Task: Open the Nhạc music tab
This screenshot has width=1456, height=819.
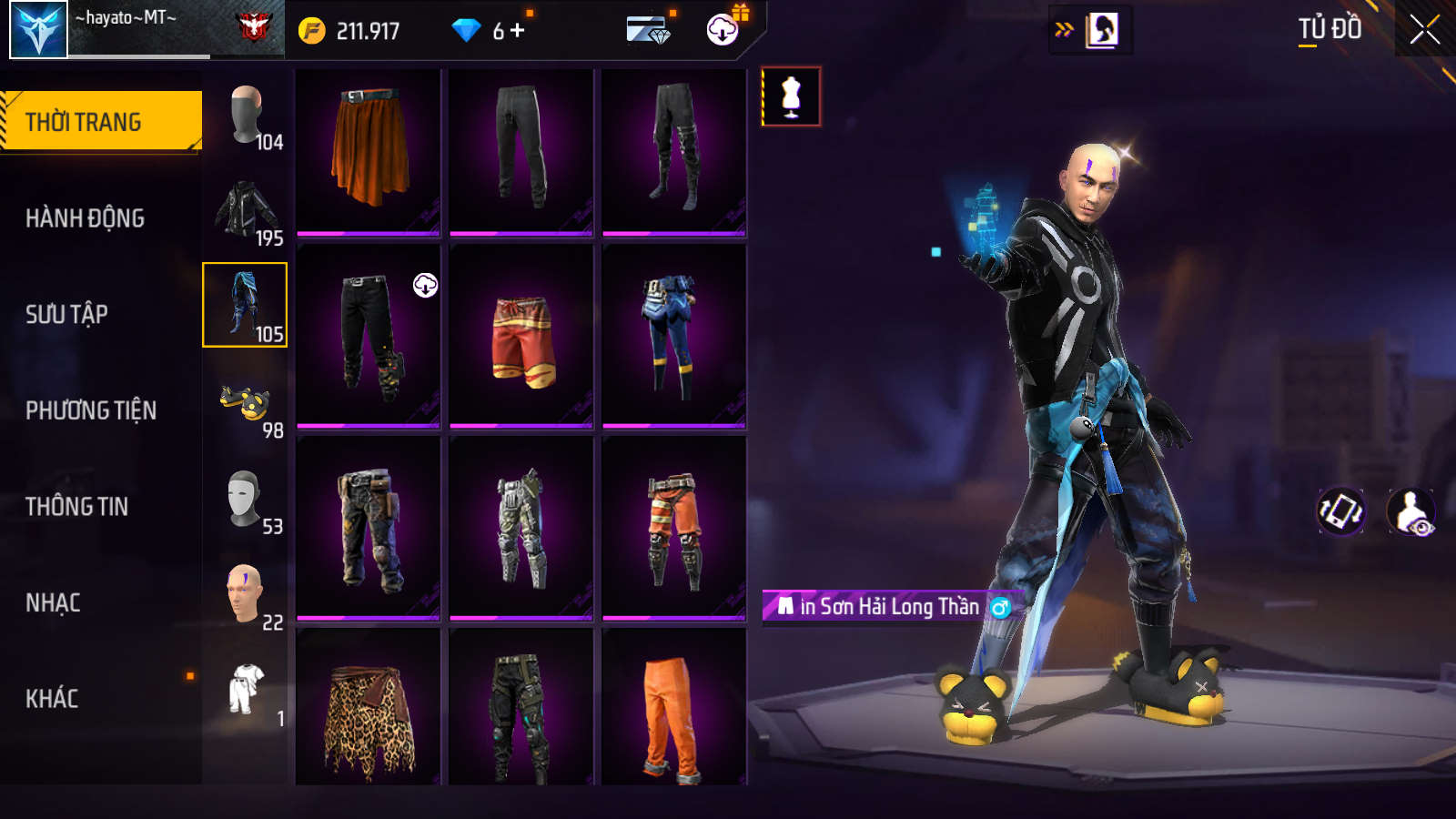Action: (x=53, y=602)
